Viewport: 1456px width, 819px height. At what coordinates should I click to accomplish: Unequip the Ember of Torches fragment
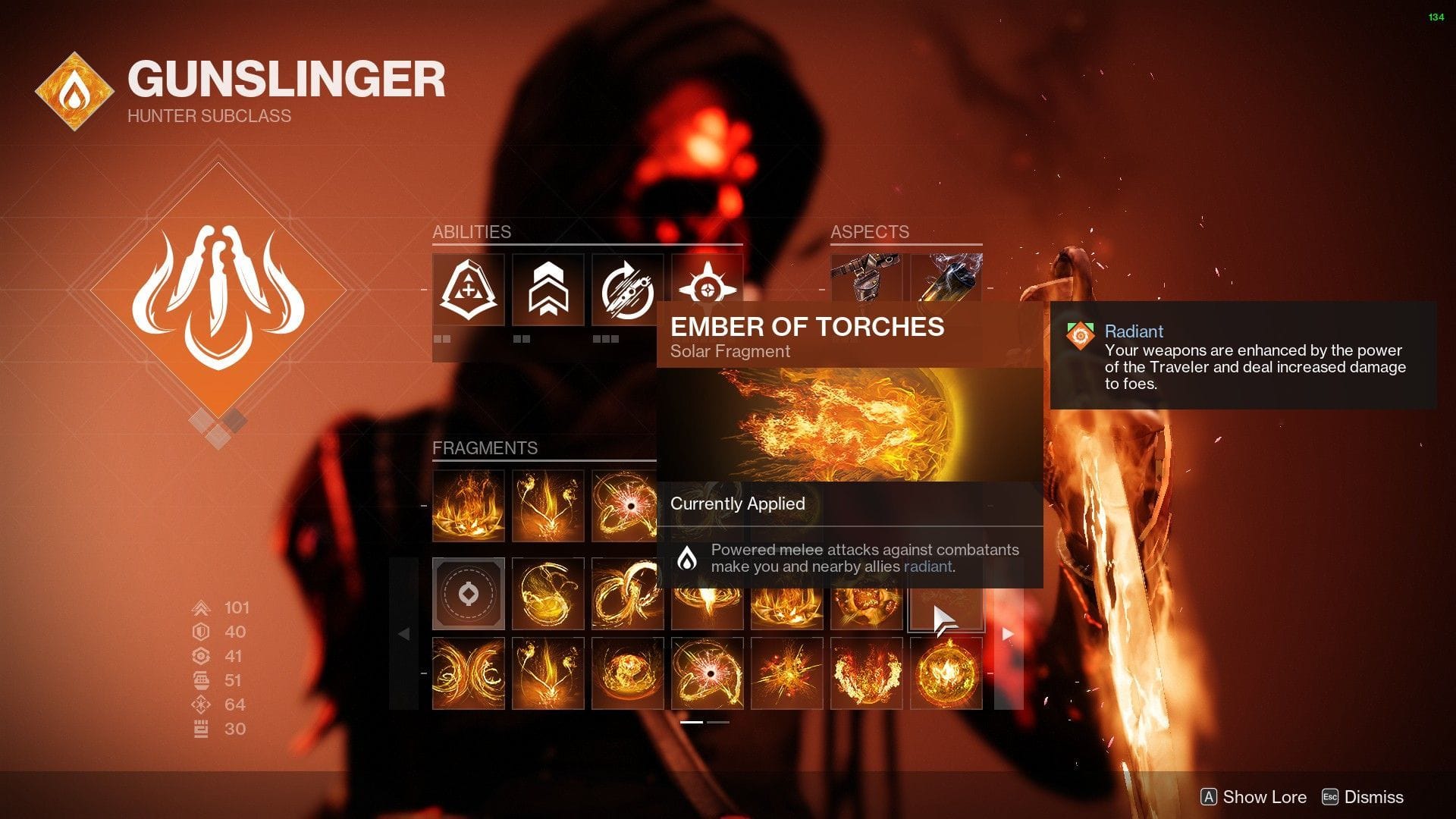coord(946,595)
